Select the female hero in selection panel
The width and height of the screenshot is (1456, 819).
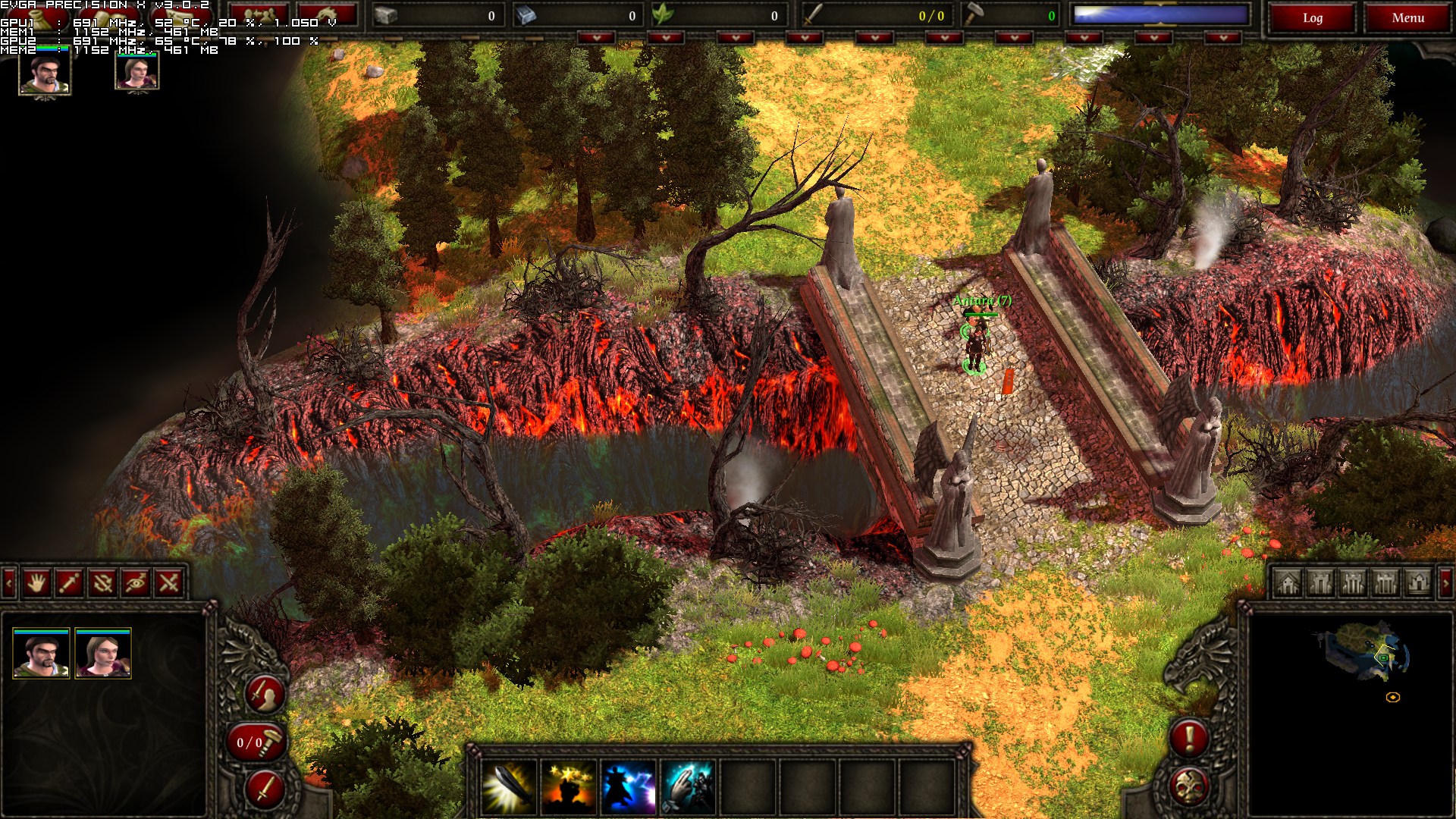103,654
